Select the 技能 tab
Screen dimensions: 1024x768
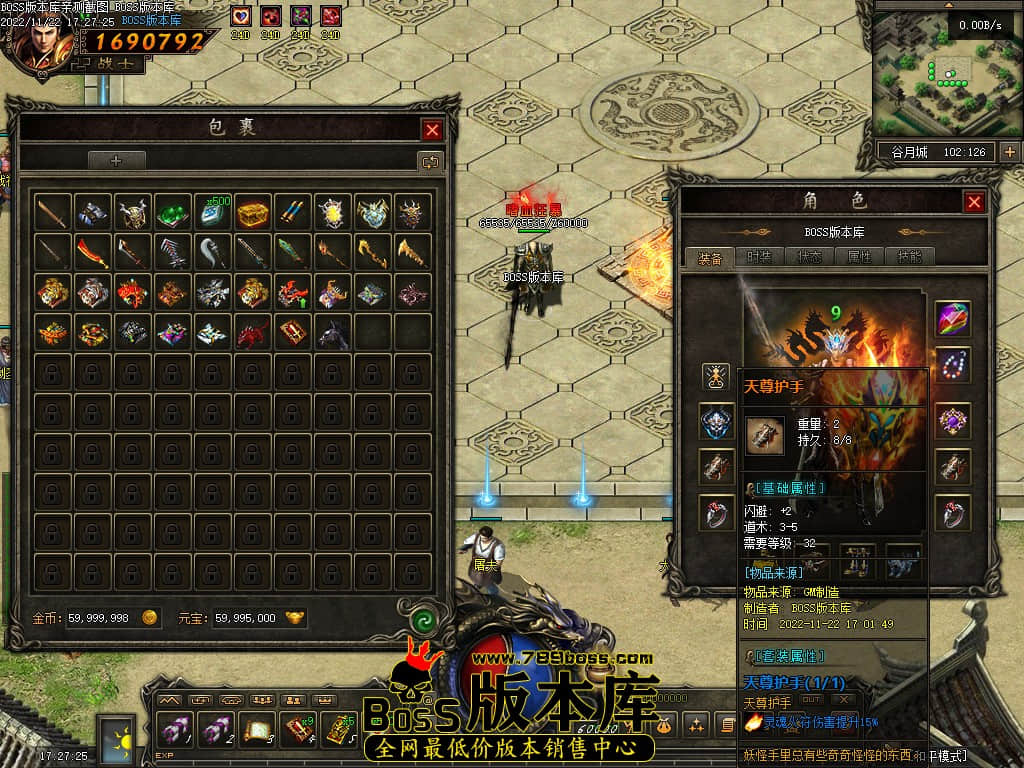(x=908, y=257)
